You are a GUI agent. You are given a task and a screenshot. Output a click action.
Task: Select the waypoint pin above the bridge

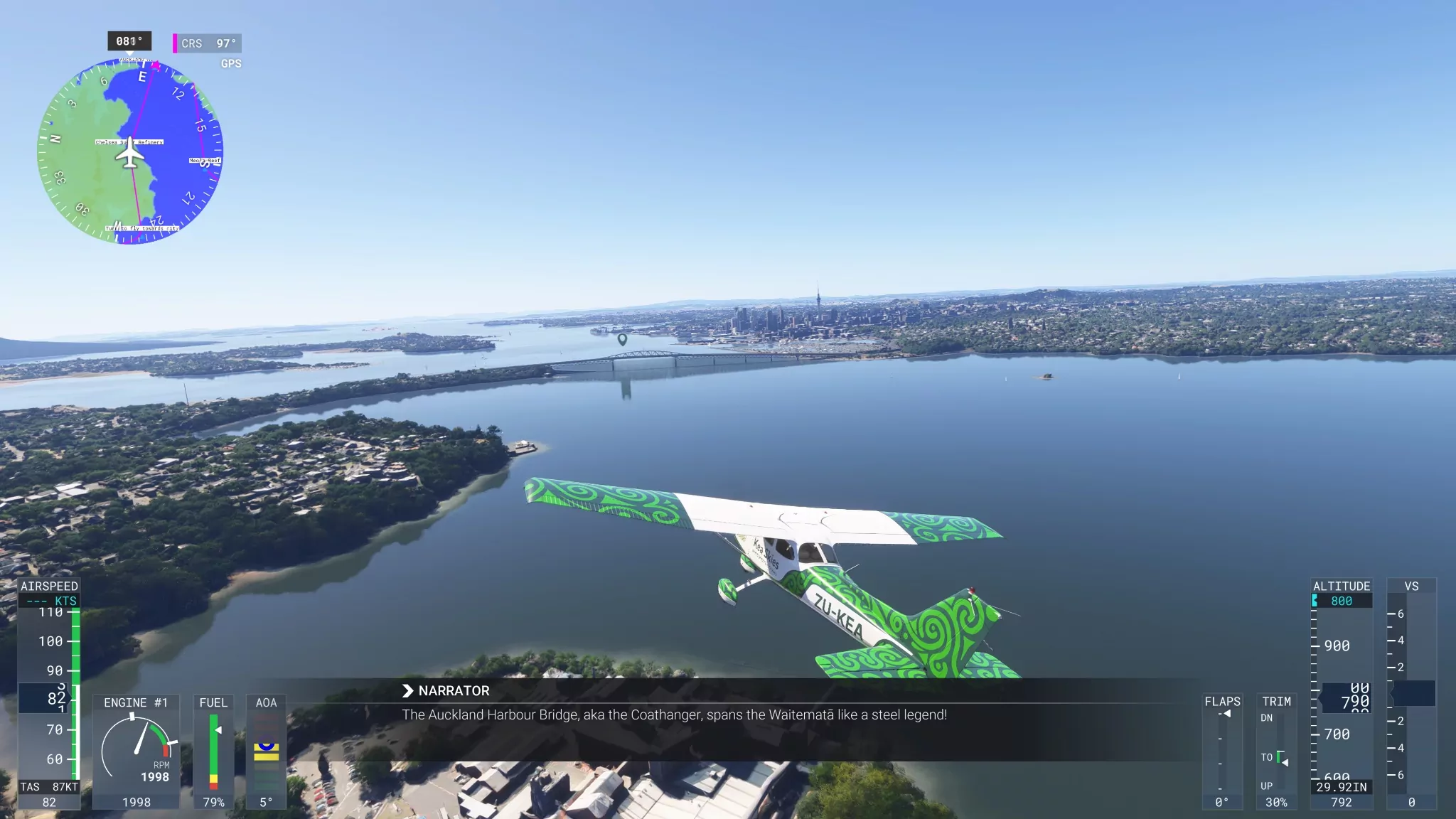(622, 339)
